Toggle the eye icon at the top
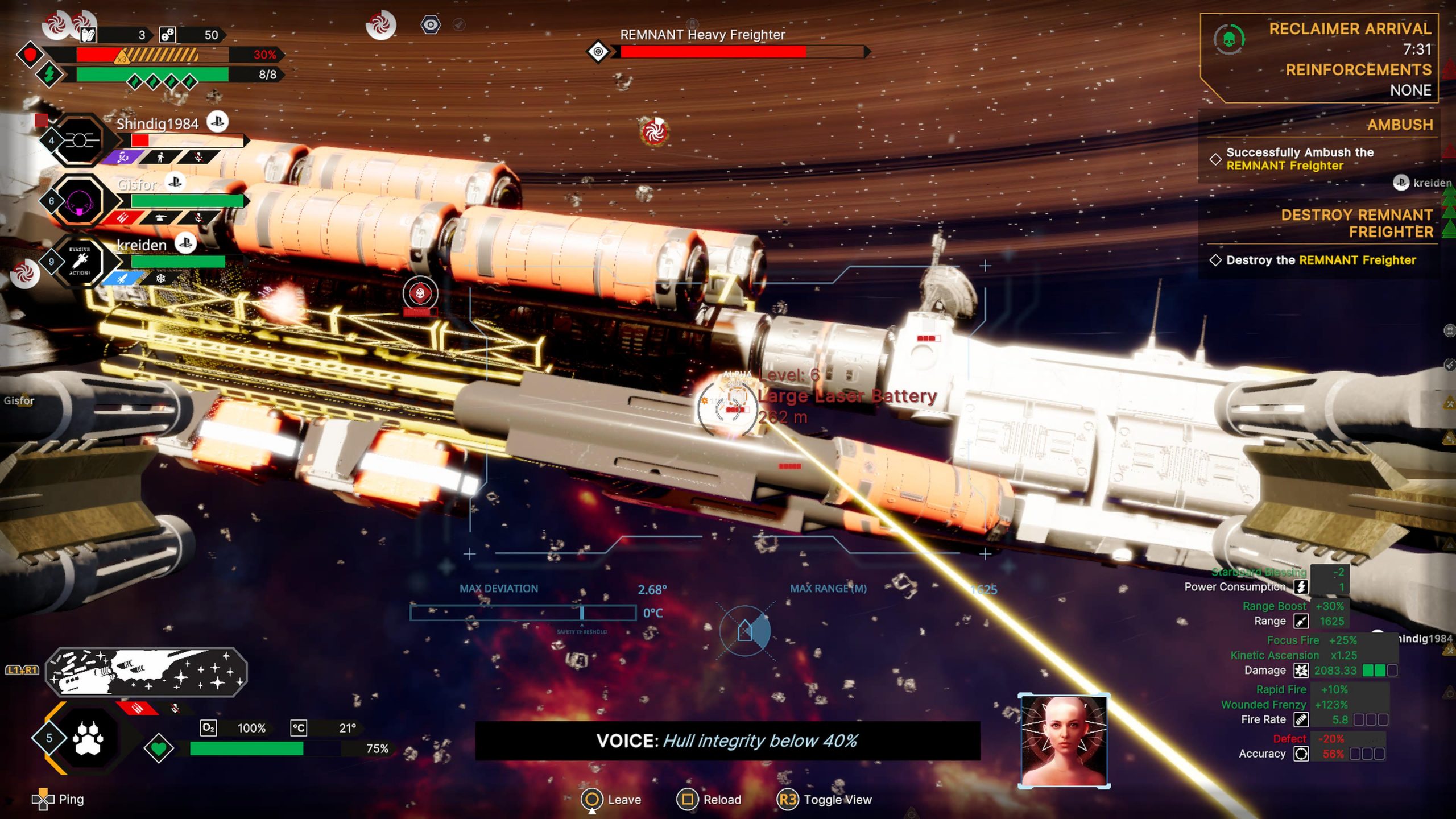1456x819 pixels. (x=431, y=25)
